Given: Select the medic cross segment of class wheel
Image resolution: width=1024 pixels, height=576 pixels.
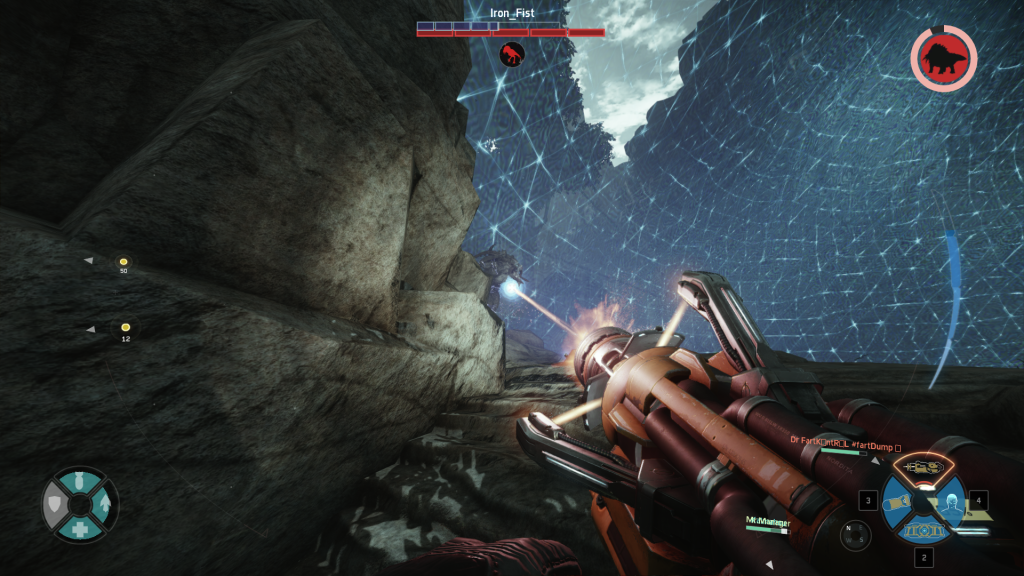Looking at the screenshot, I should [x=80, y=528].
